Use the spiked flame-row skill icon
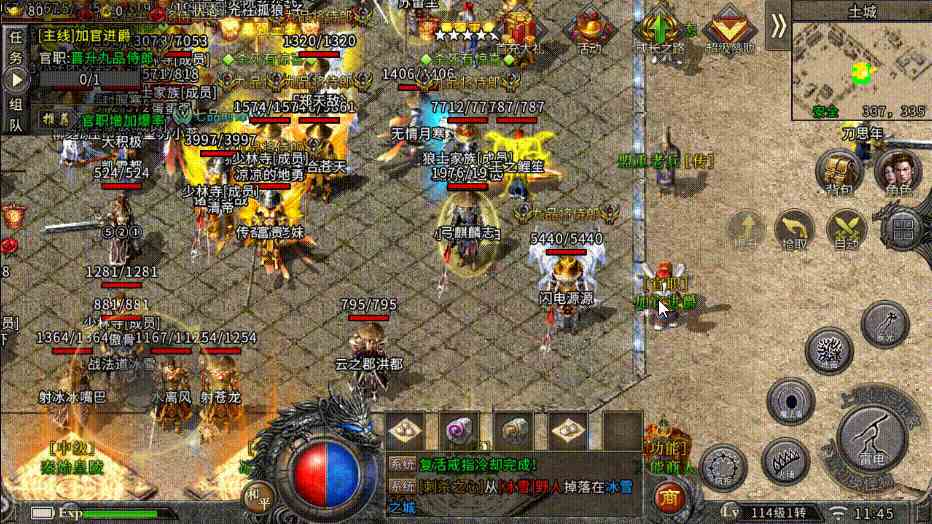 pos(783,461)
